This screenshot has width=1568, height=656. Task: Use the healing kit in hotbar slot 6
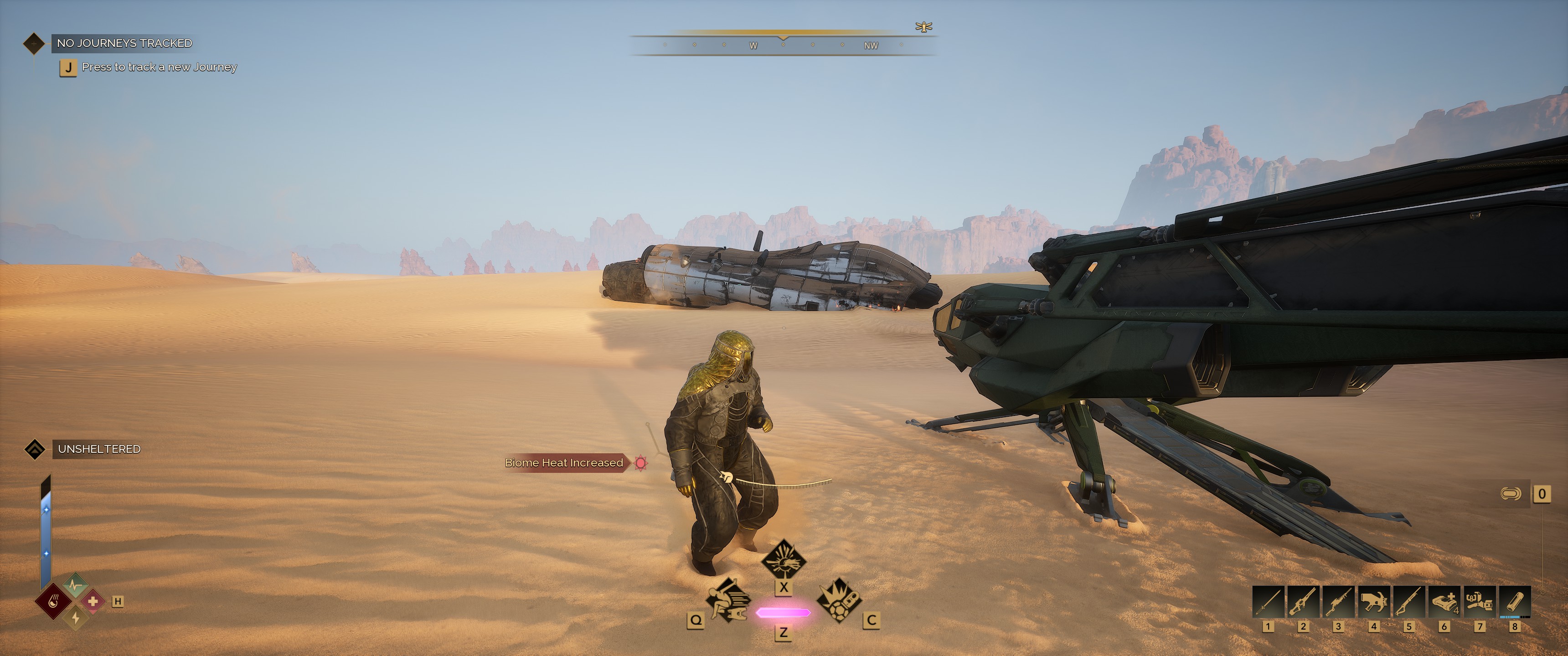(1444, 602)
